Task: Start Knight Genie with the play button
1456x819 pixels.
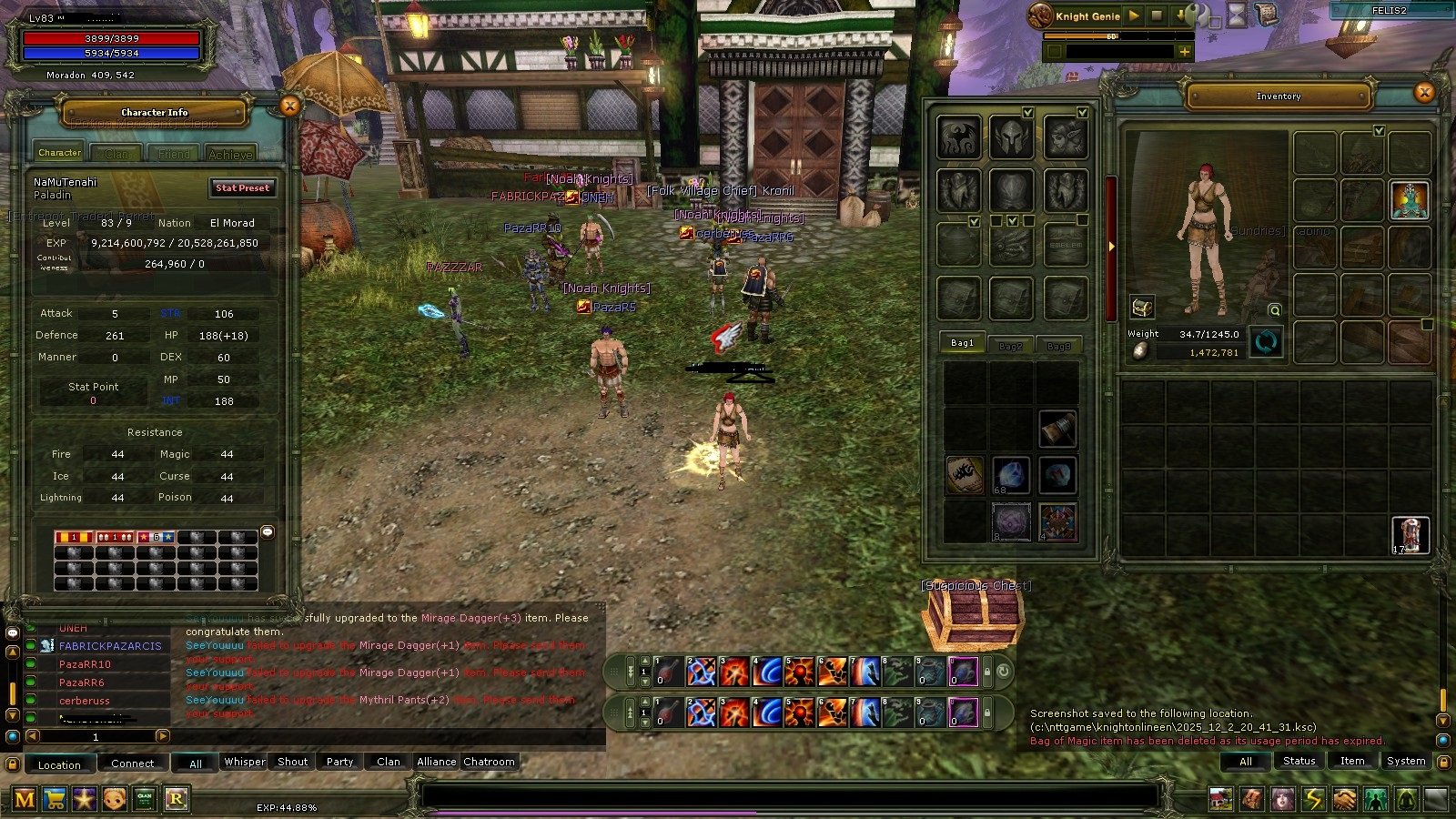Action: (x=1134, y=15)
